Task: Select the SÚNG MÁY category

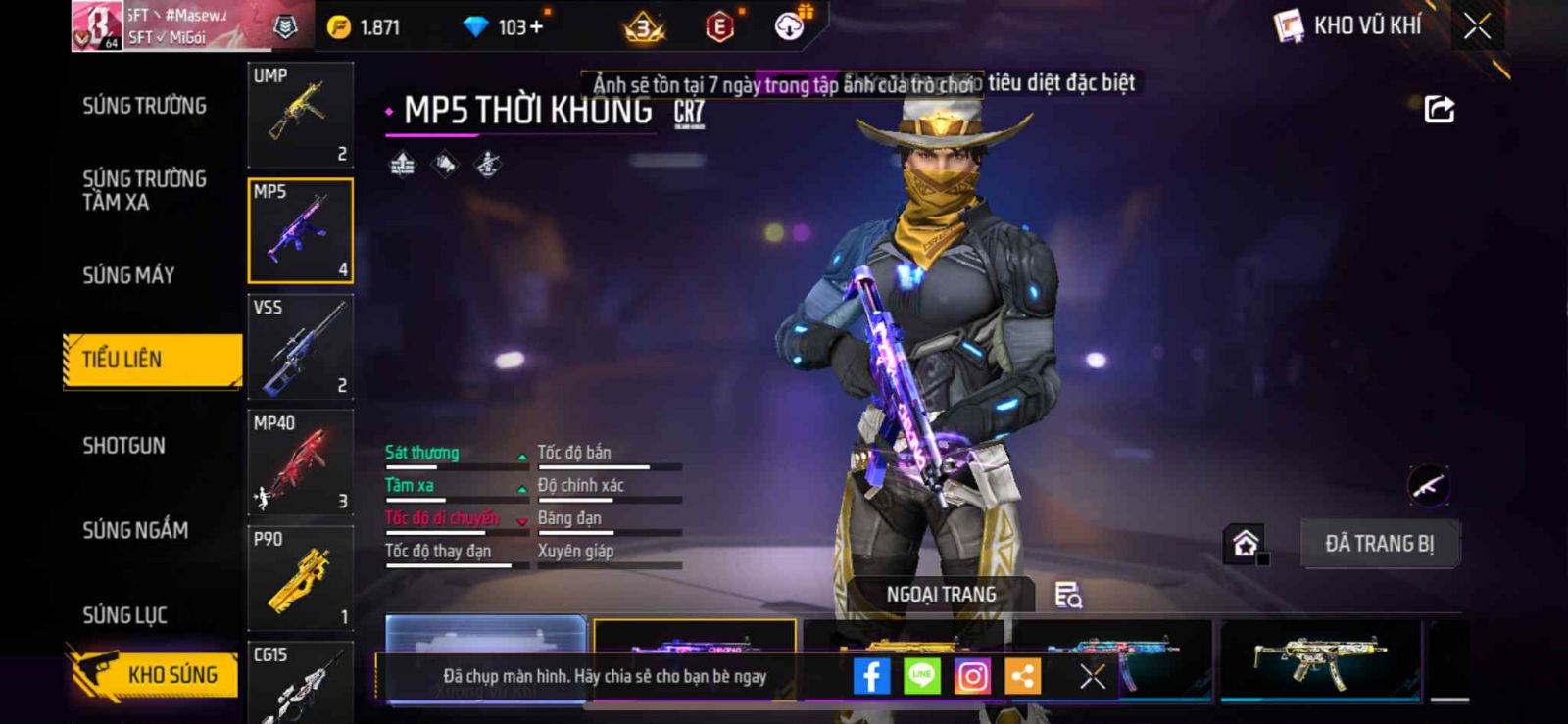Action: 128,275
